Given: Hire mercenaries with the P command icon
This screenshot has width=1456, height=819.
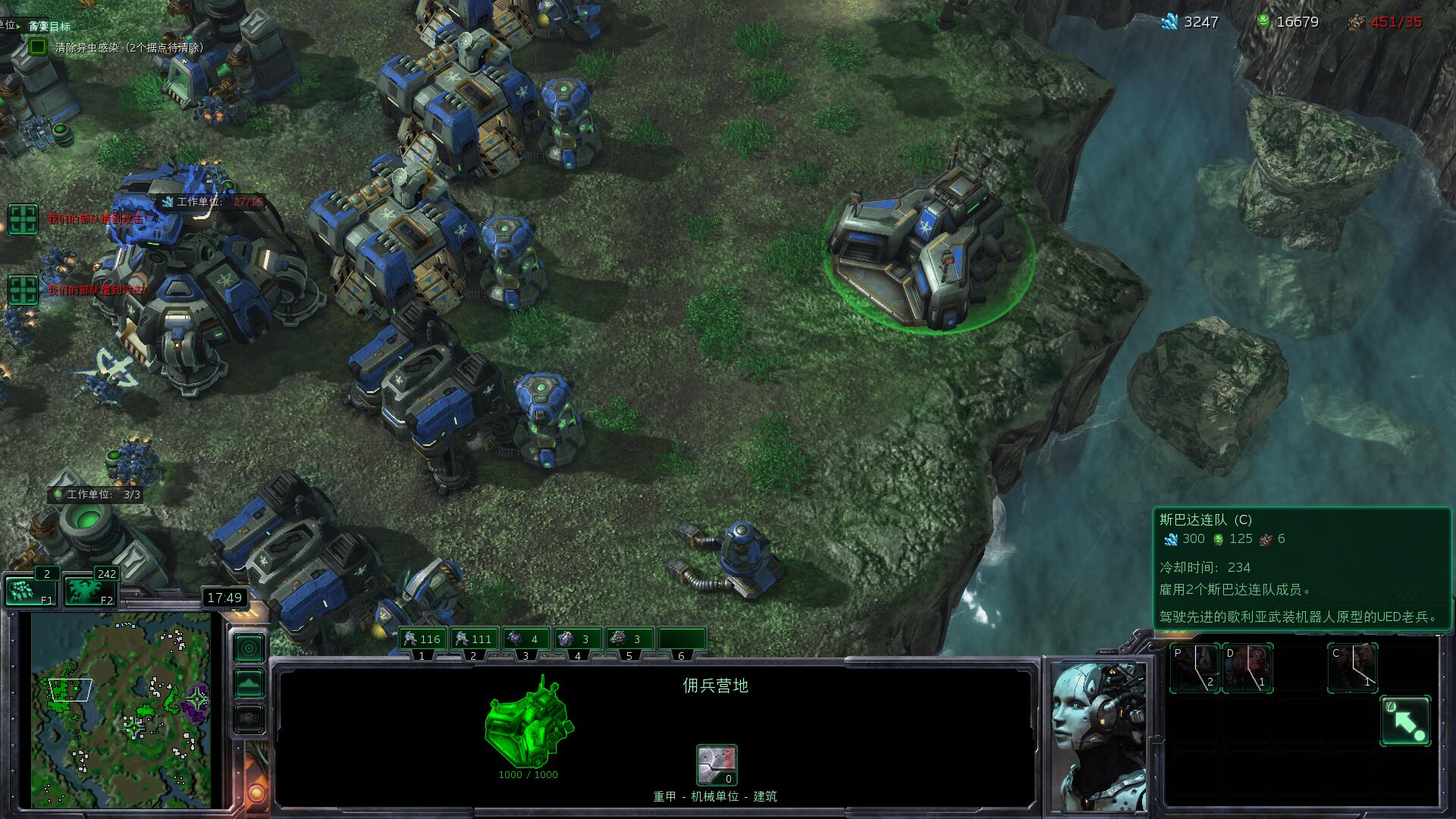Looking at the screenshot, I should coord(1194,668).
